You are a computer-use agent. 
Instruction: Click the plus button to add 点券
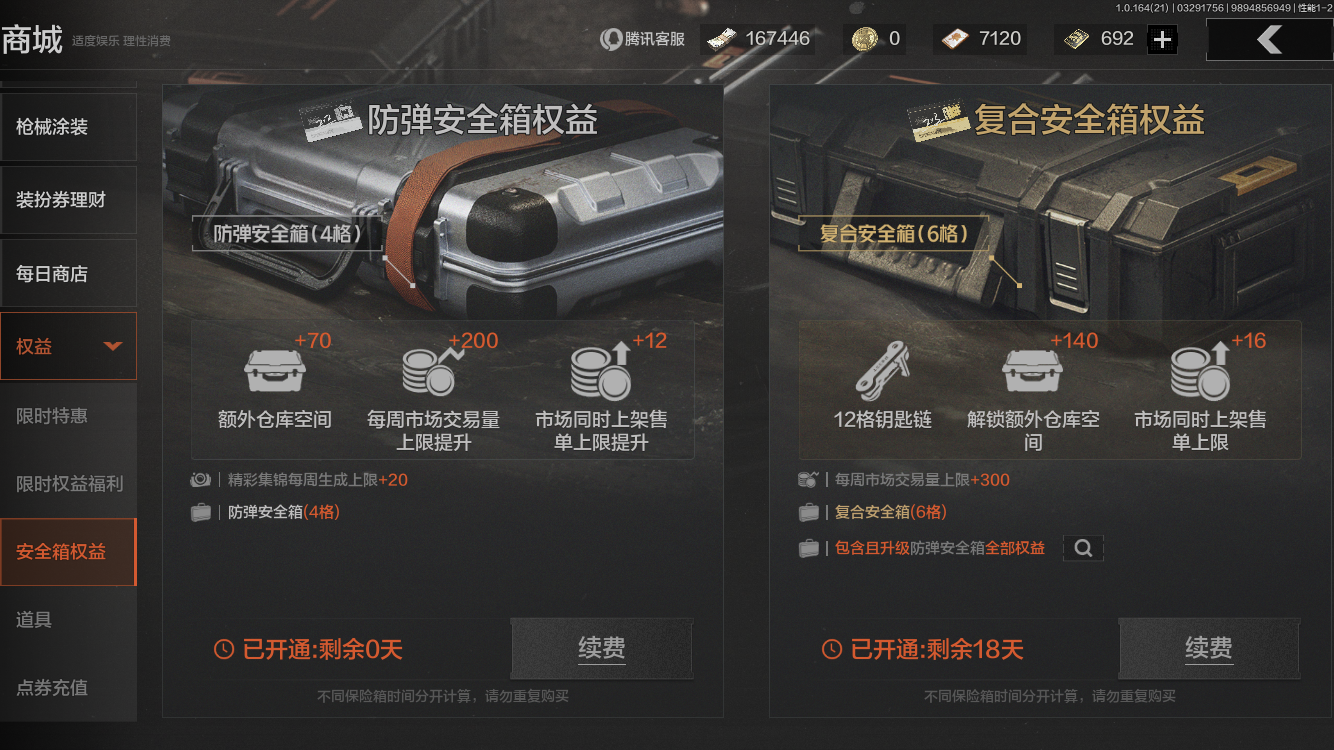1160,38
